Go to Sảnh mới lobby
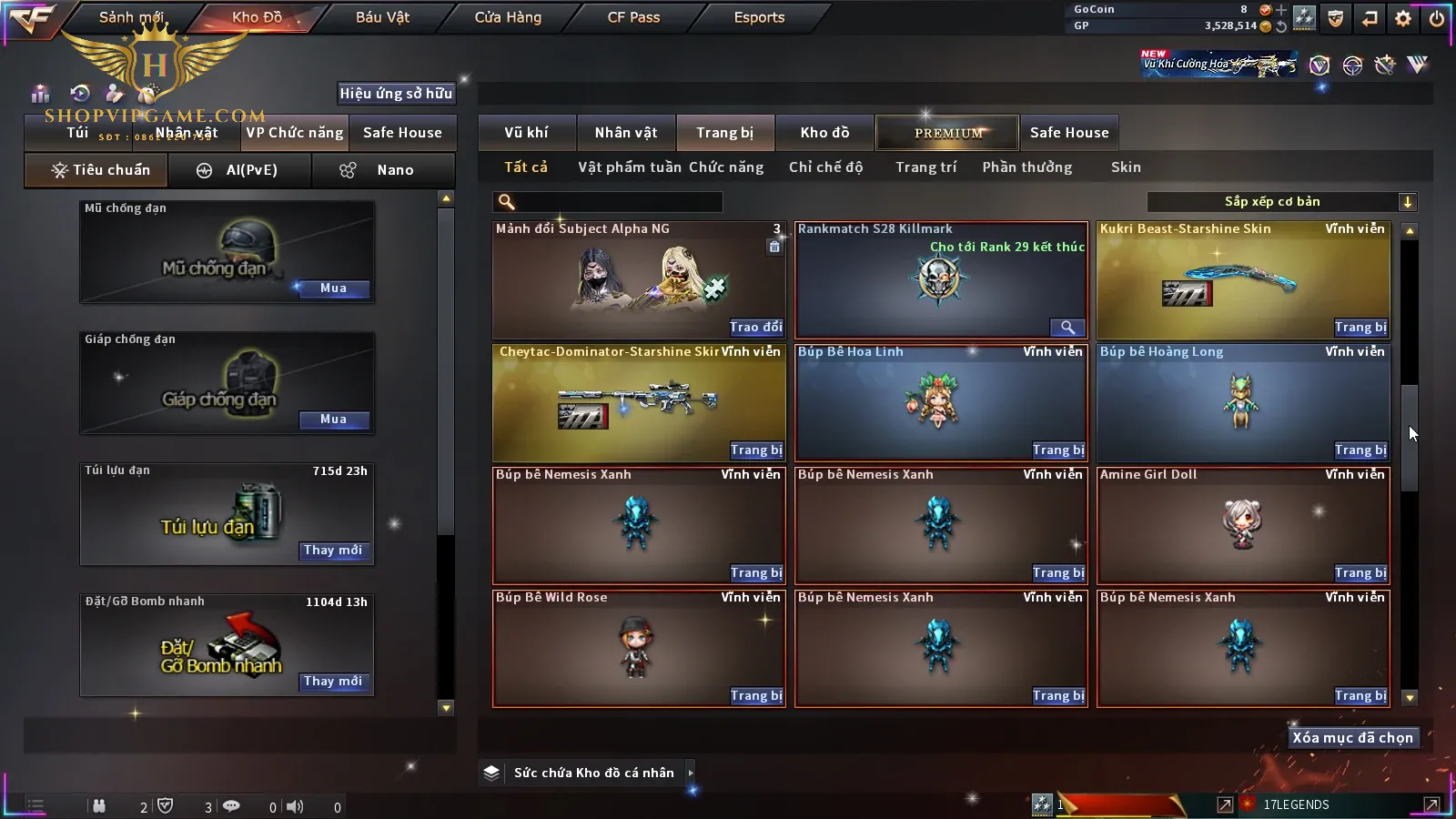 coord(131,17)
